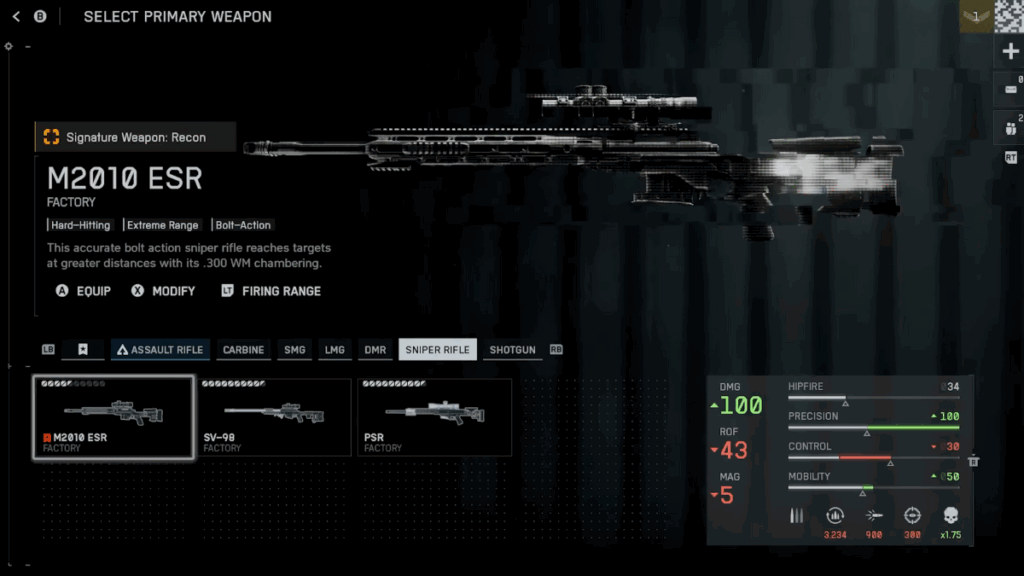This screenshot has width=1024, height=576.
Task: Choose the SV-98 sniper rifle tile
Action: click(275, 418)
